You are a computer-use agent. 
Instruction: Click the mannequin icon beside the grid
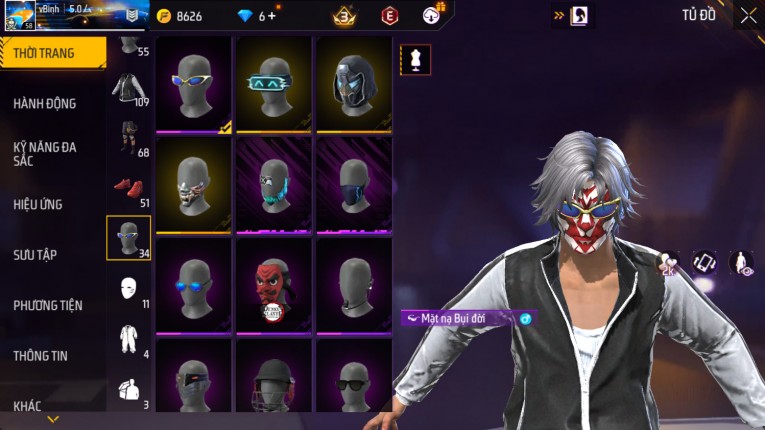point(415,60)
